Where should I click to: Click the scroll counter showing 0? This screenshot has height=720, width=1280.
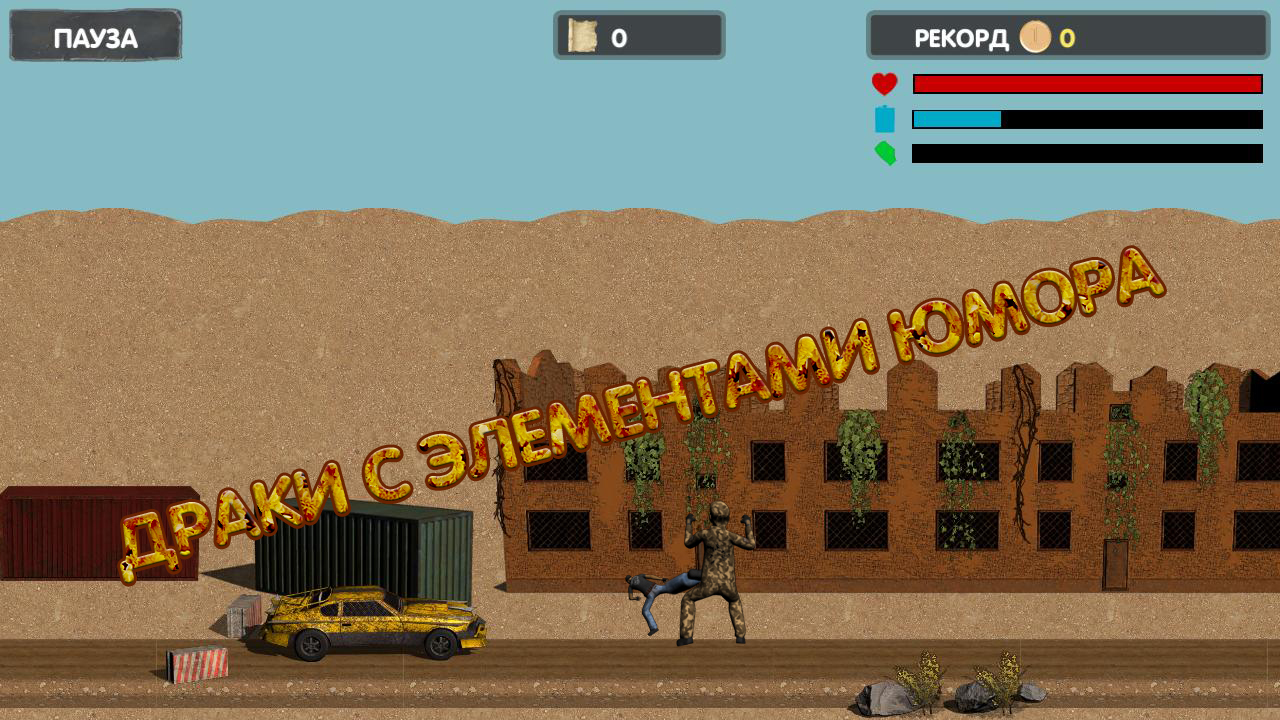(x=640, y=37)
